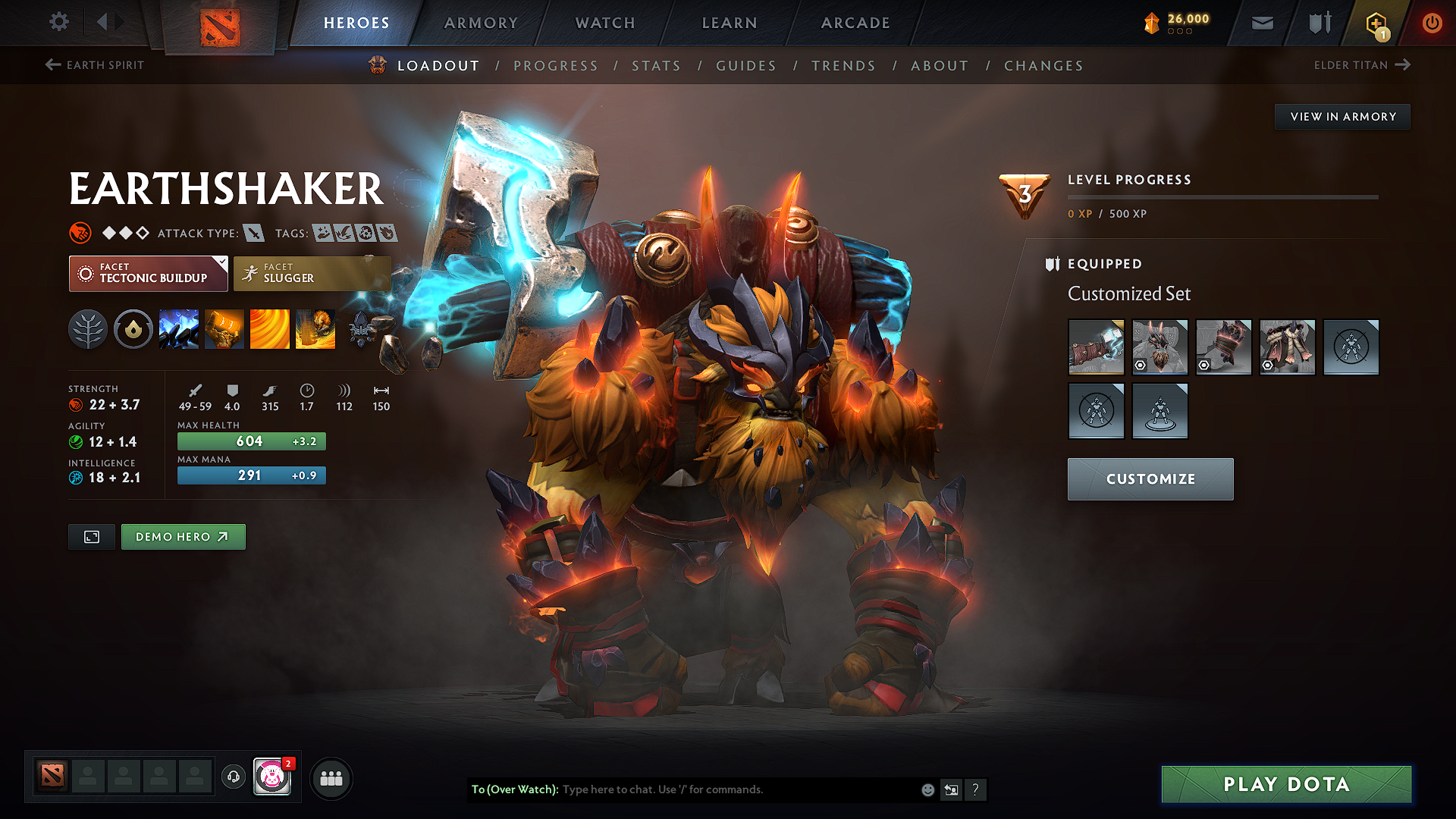Image resolution: width=1456 pixels, height=819 pixels.
Task: Open the Echo Slam ability icon
Action: (315, 329)
